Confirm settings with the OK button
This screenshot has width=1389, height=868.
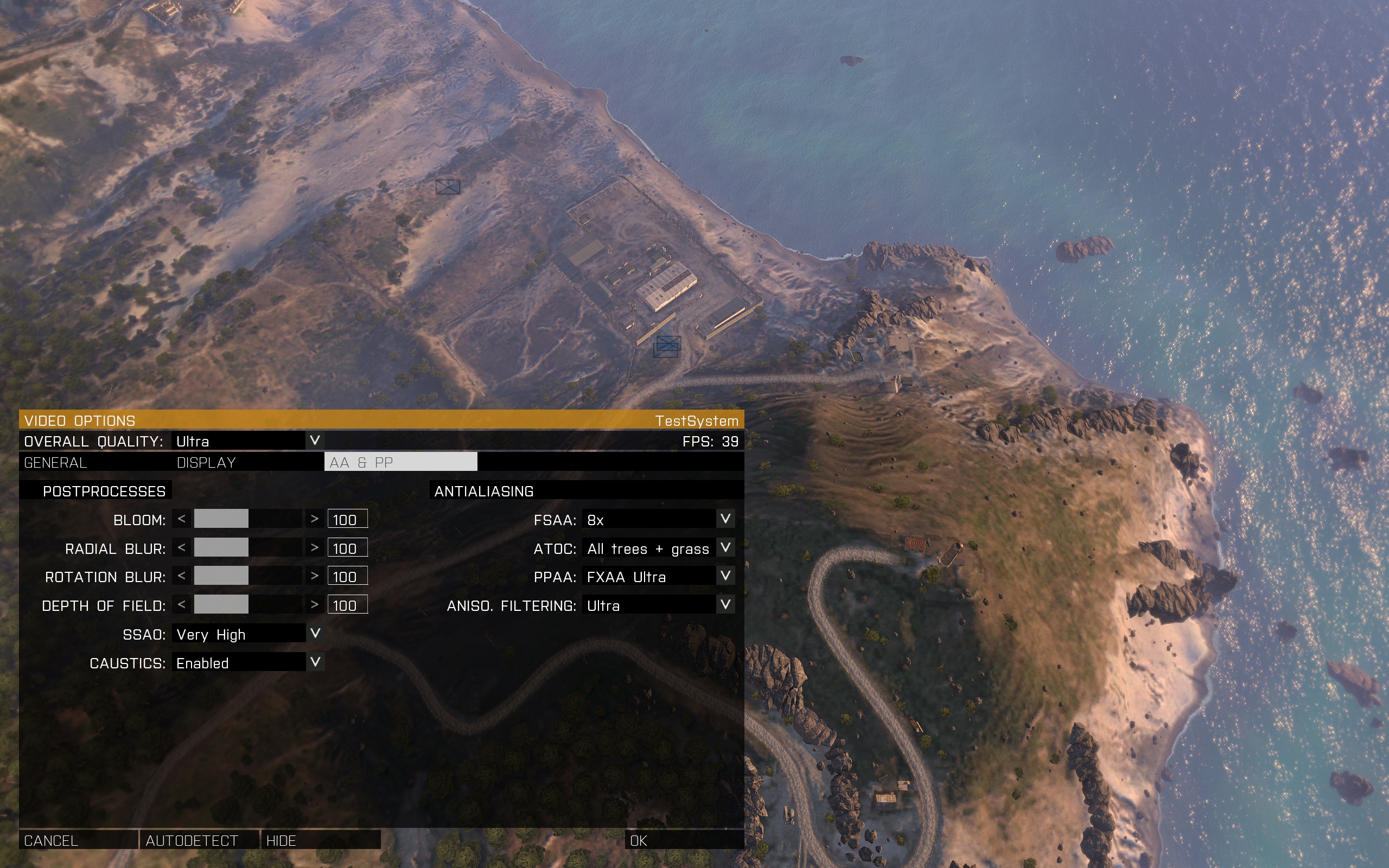(683, 840)
